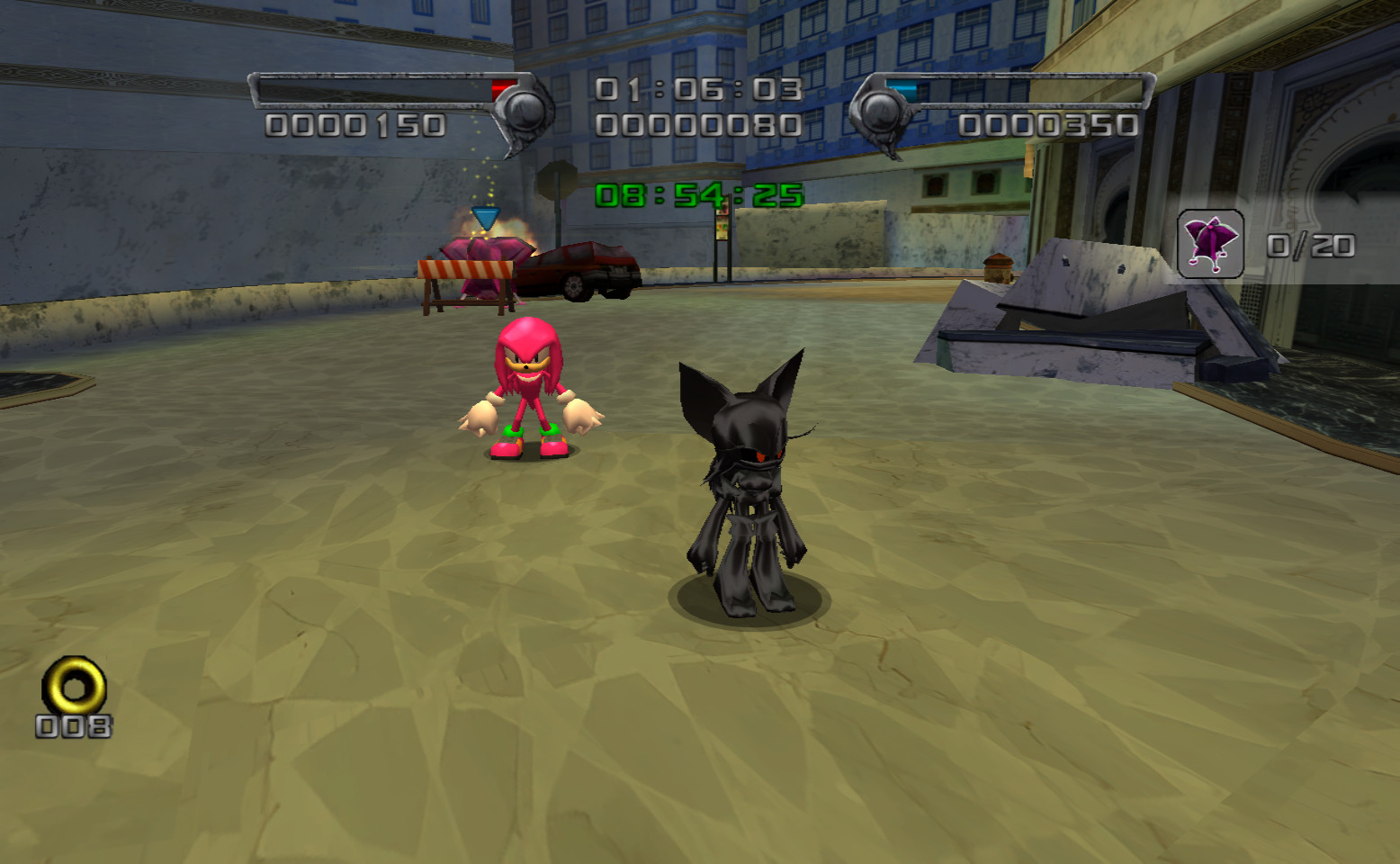This screenshot has width=1400, height=864.
Task: Click the blue triangle item capsule icon
Action: 488,216
